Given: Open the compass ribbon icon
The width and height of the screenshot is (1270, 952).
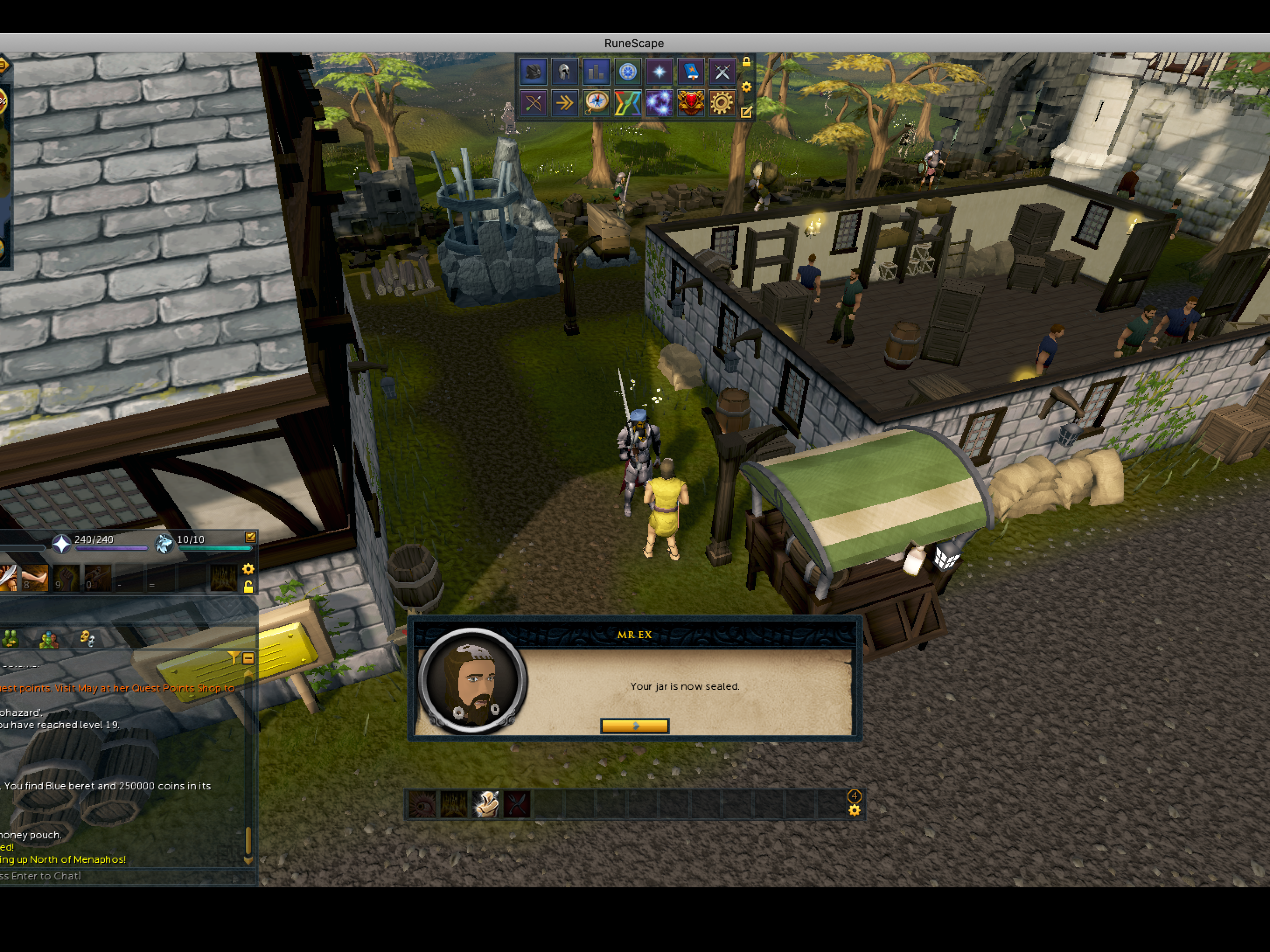Looking at the screenshot, I should (596, 104).
